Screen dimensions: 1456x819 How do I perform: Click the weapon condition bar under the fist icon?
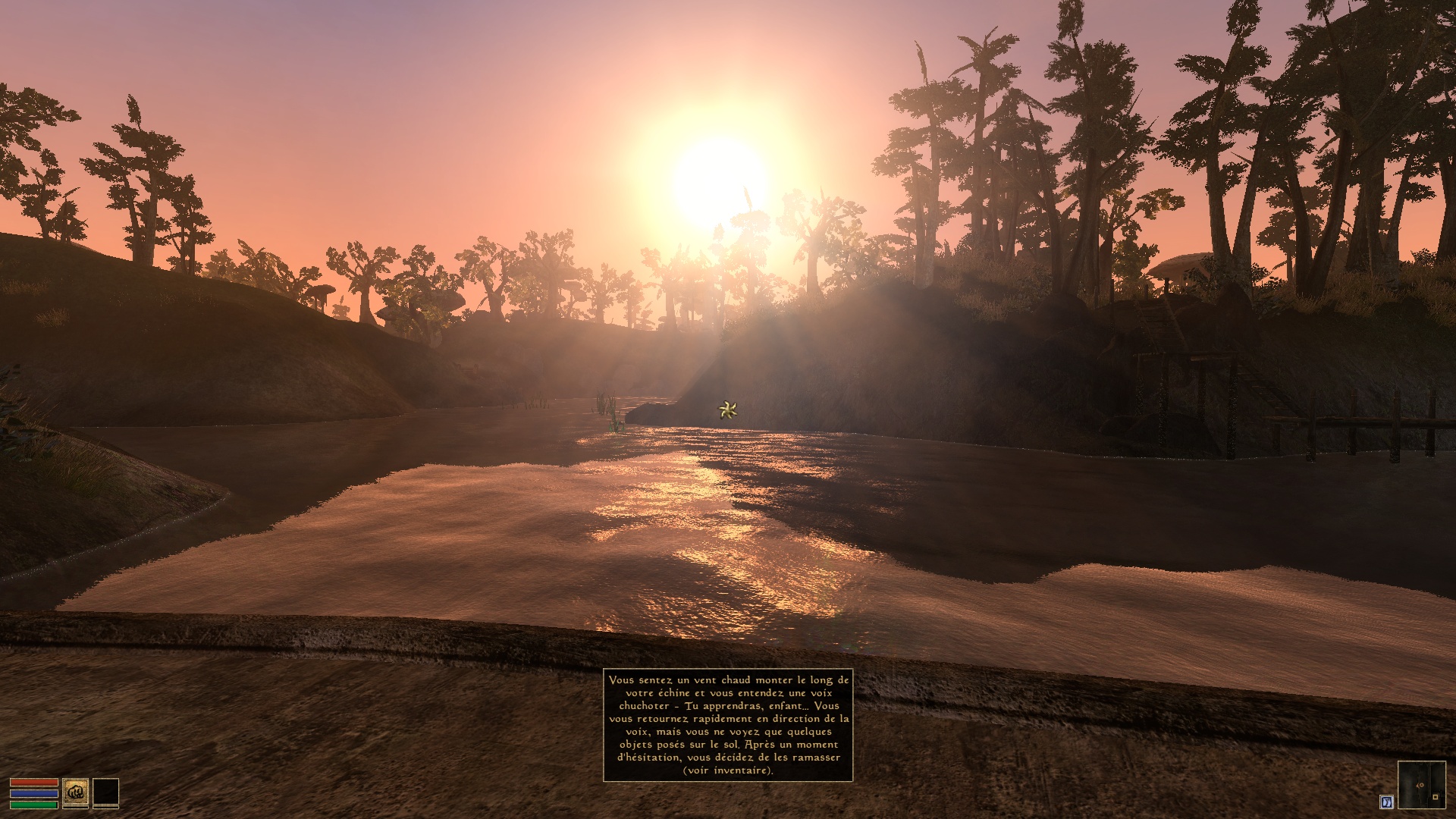pyautogui.click(x=76, y=807)
